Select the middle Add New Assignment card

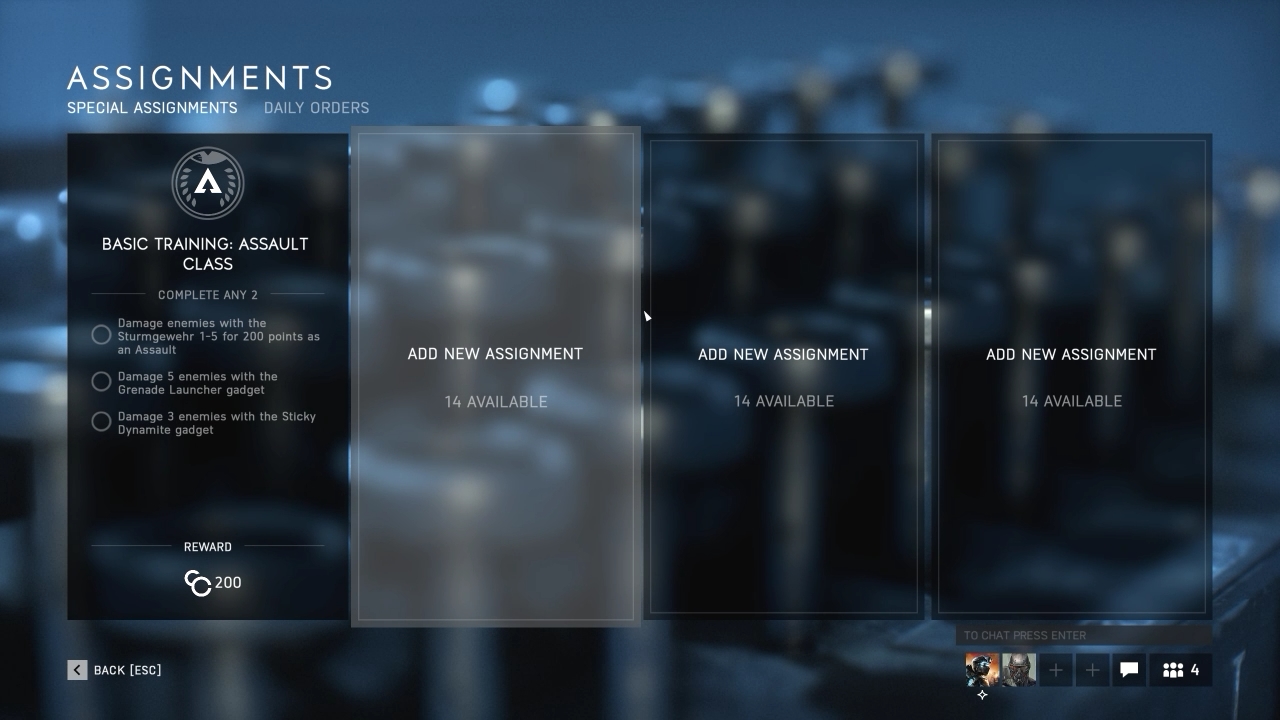tap(783, 376)
